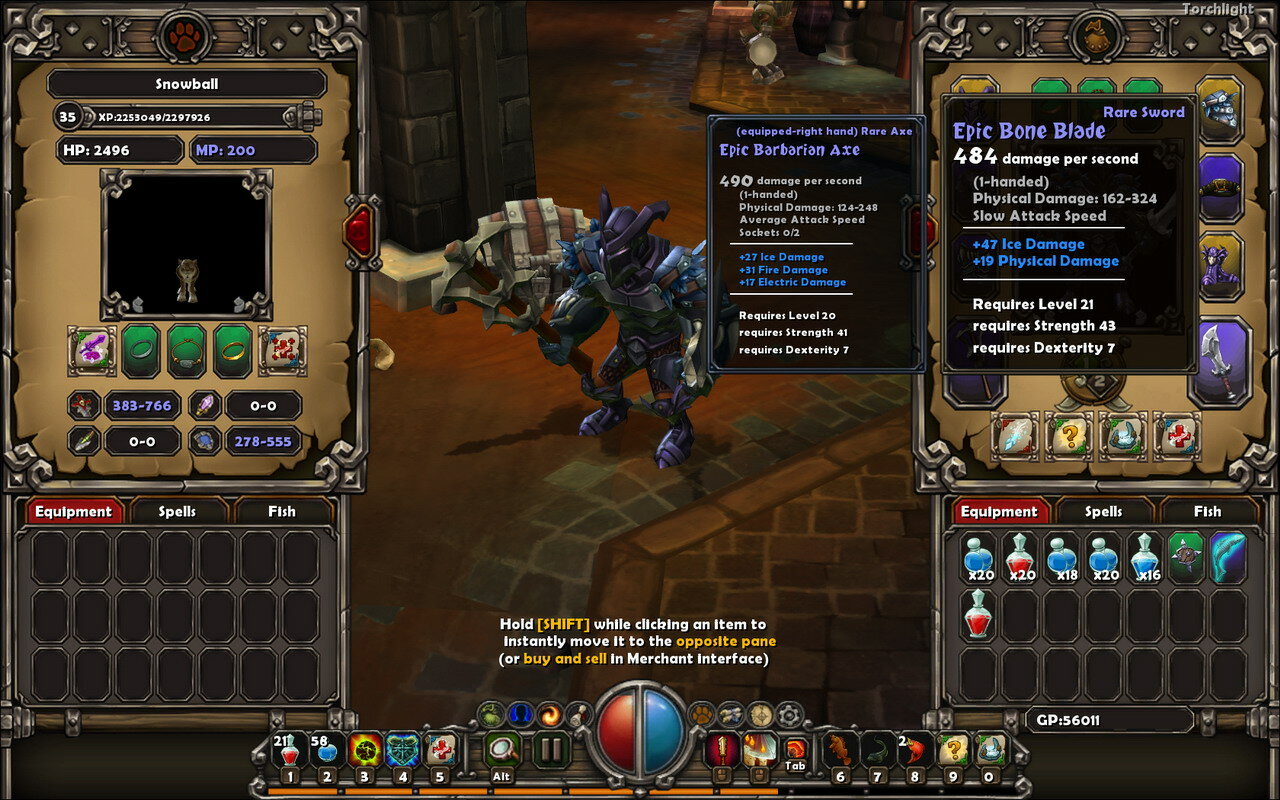Toggle the pet panel with the paw icon

point(701,714)
